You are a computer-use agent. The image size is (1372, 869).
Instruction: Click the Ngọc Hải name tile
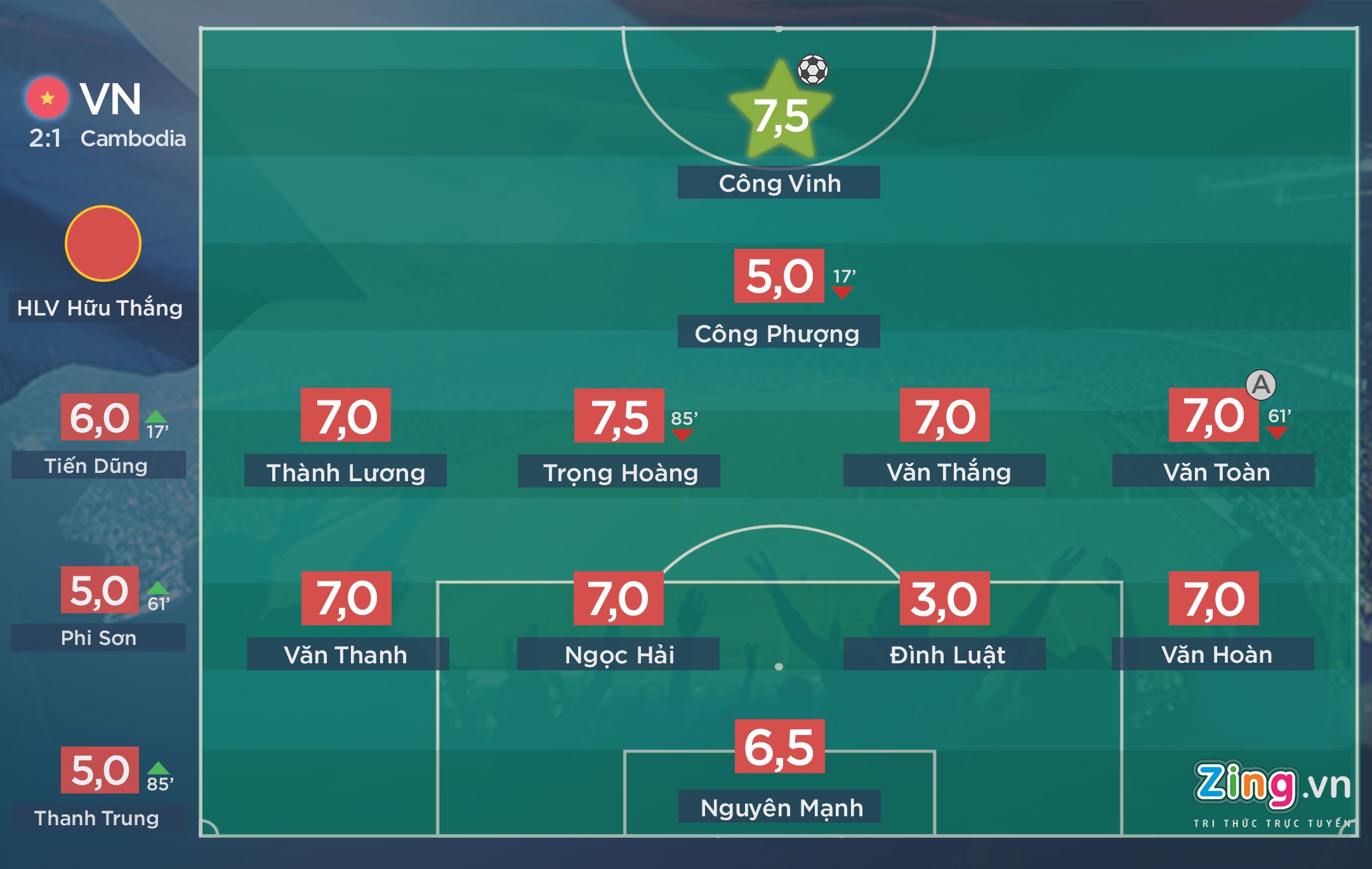point(618,654)
